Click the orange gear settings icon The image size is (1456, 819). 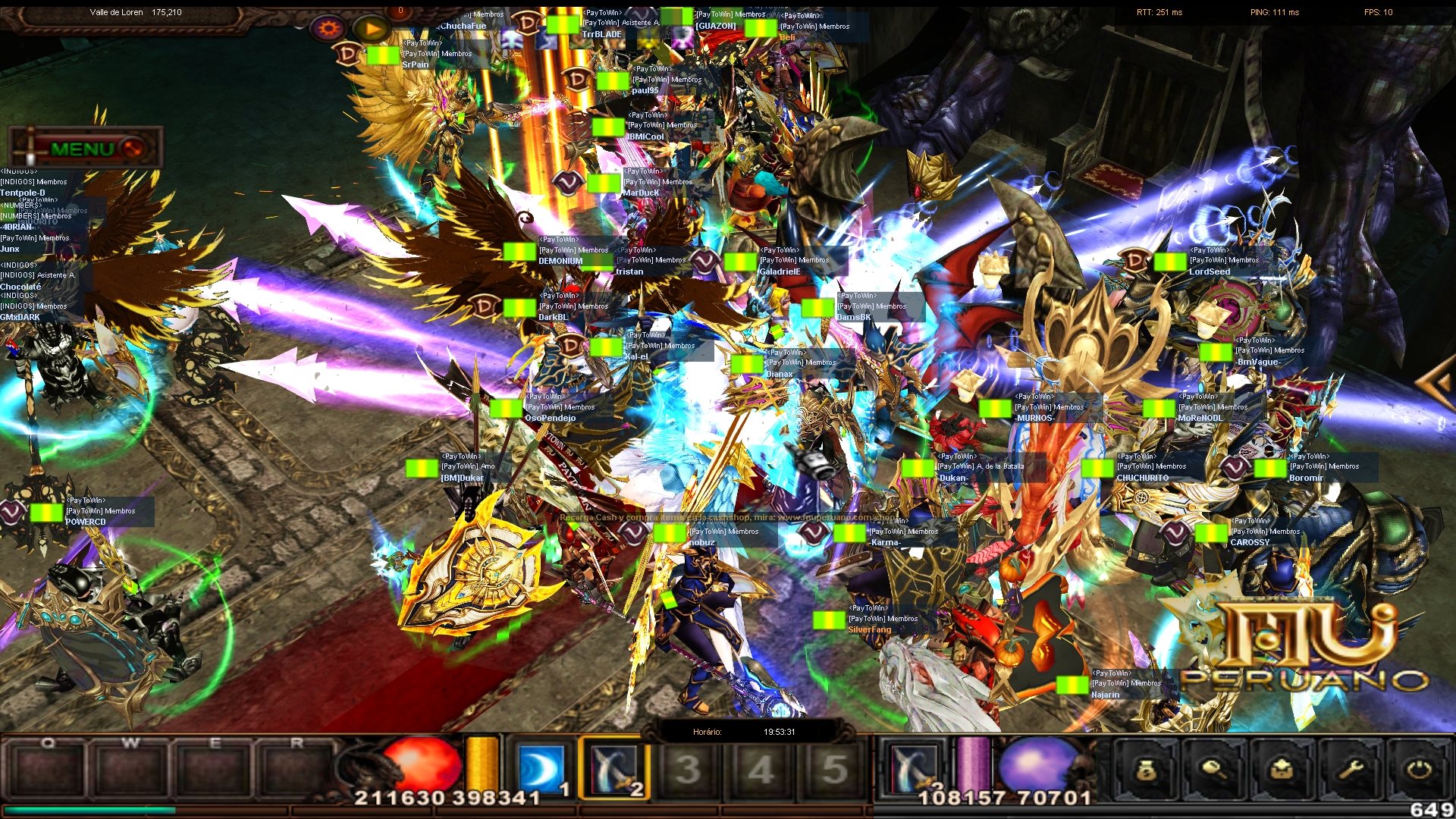pyautogui.click(x=328, y=29)
